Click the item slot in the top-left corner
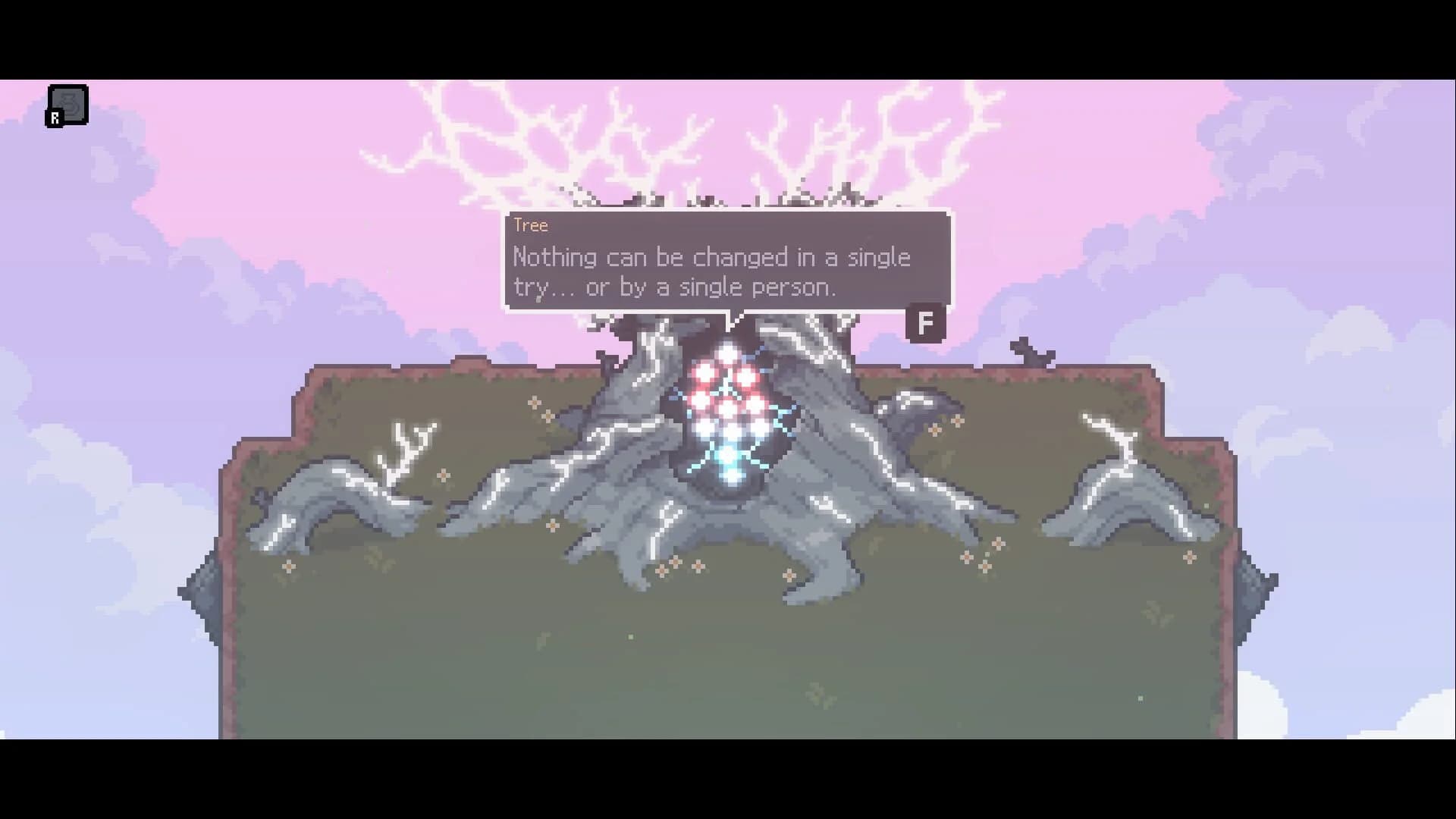This screenshot has width=1456, height=819. [67, 104]
